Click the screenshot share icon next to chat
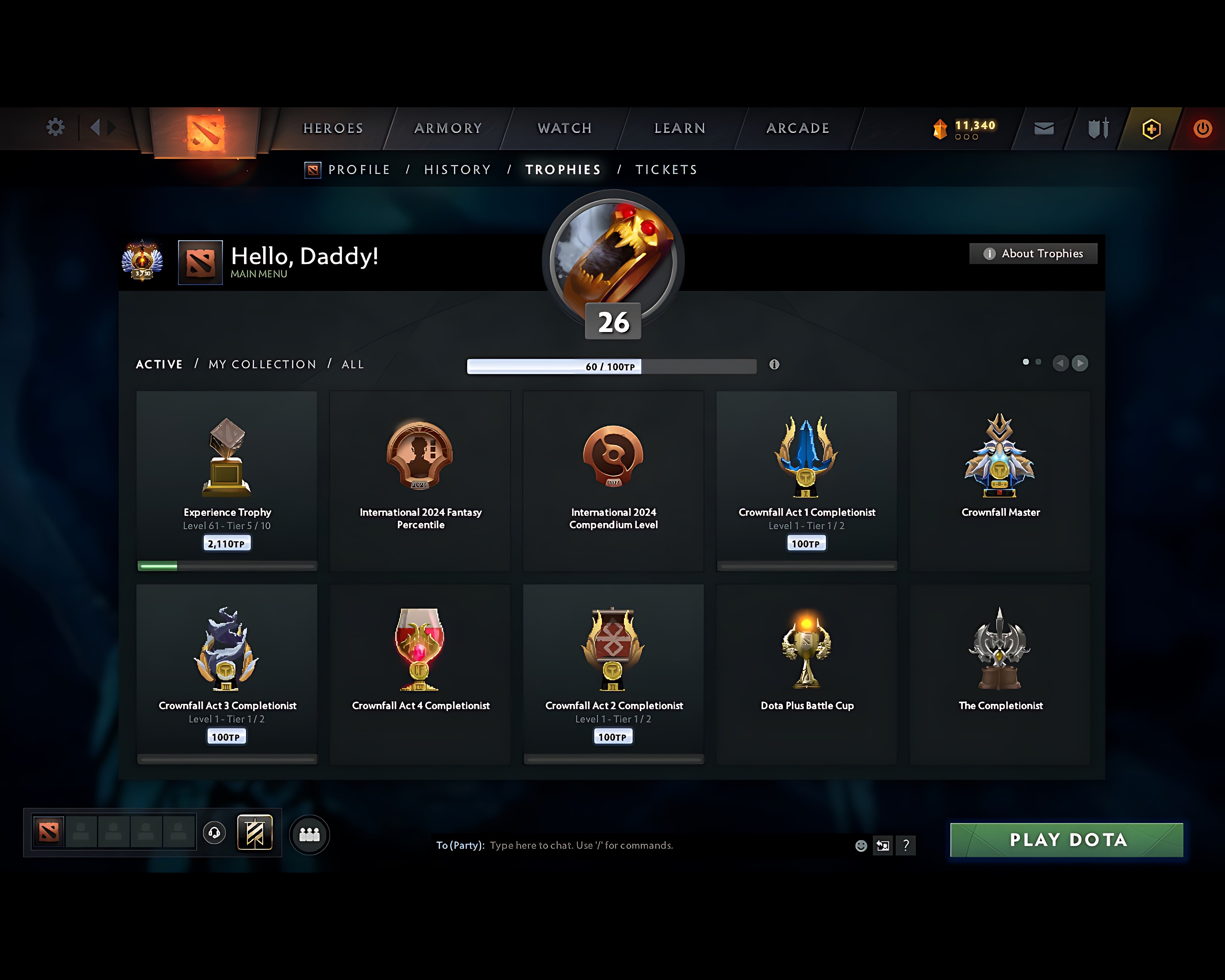Image resolution: width=1225 pixels, height=980 pixels. pos(883,845)
